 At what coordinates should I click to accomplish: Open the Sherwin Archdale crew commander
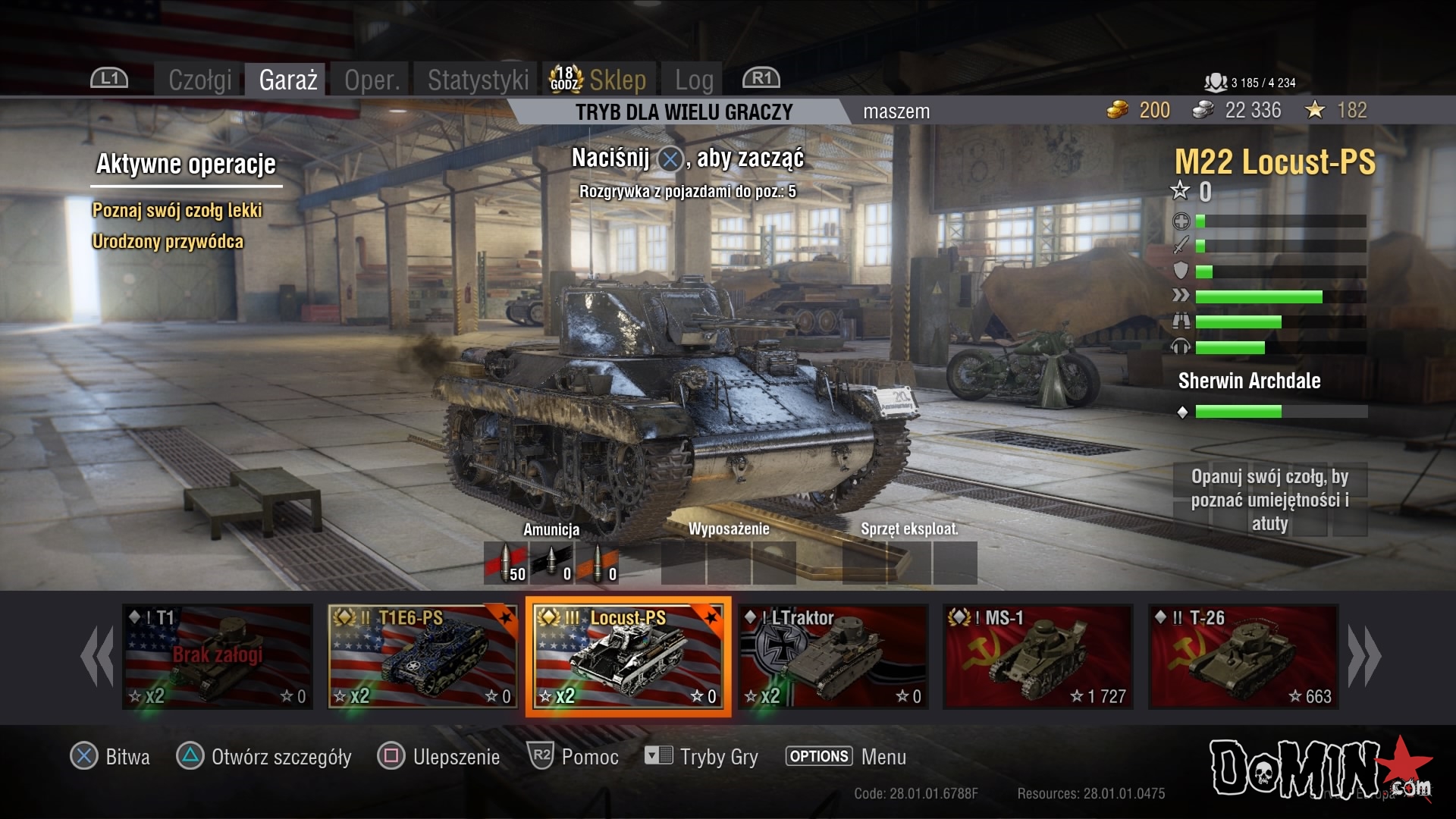point(1249,381)
